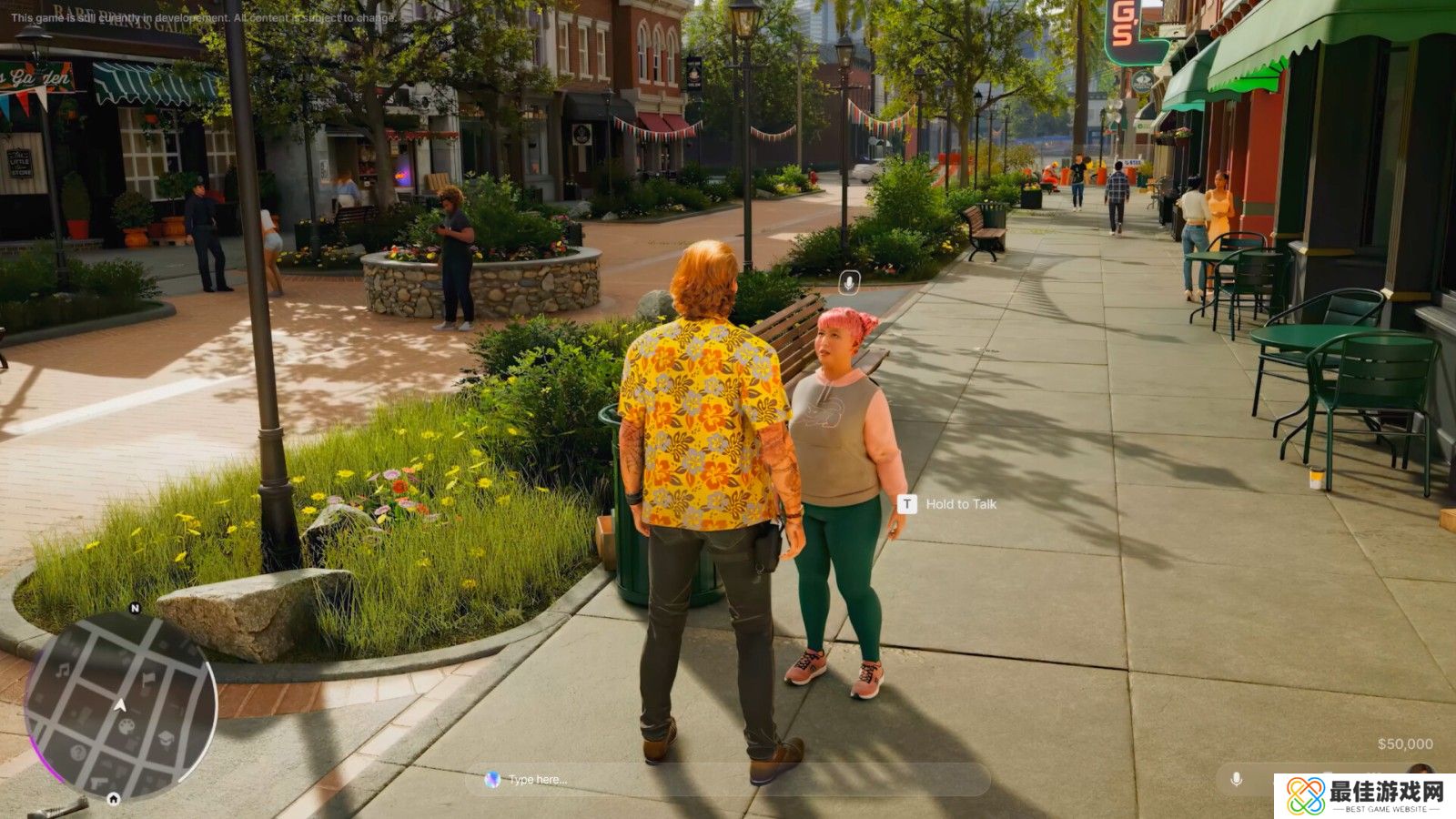Choose the pistol marker on the minimap

96,783
